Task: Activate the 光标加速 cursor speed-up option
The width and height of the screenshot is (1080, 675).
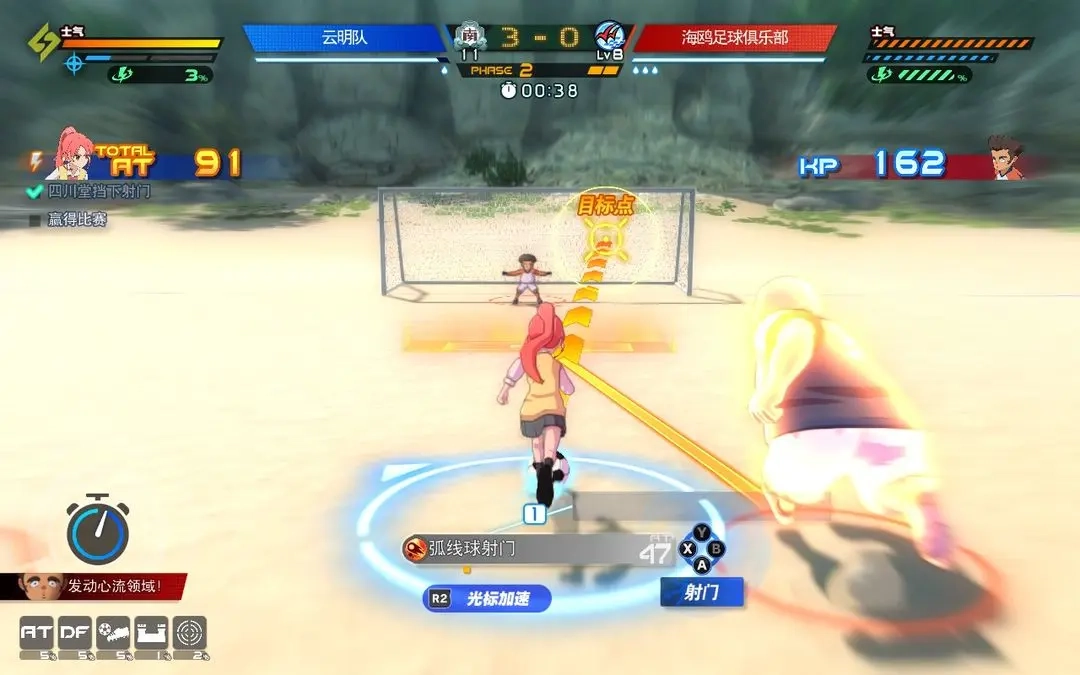Action: pos(487,599)
